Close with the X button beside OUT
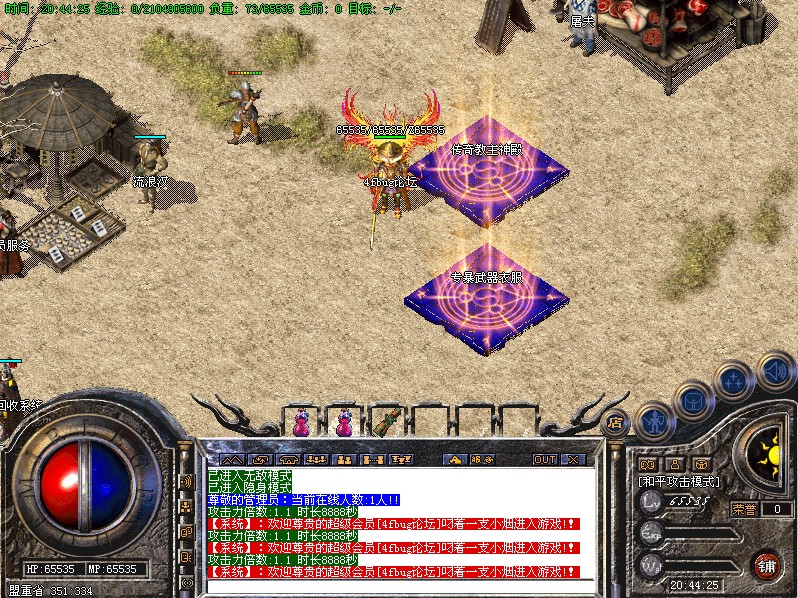798x598 pixels. 574,459
